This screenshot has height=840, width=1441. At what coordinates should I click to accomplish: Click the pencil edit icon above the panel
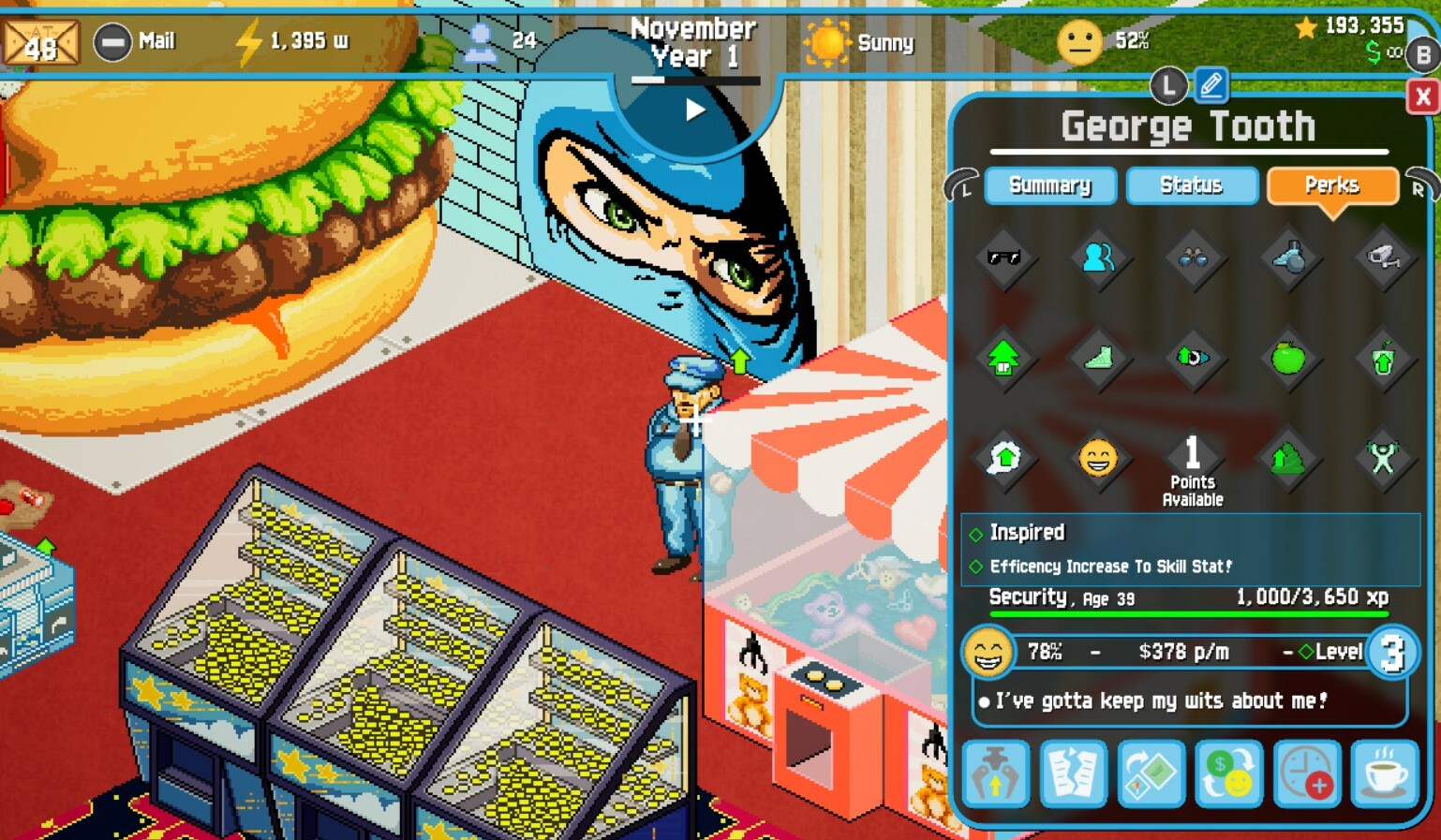pos(1210,85)
